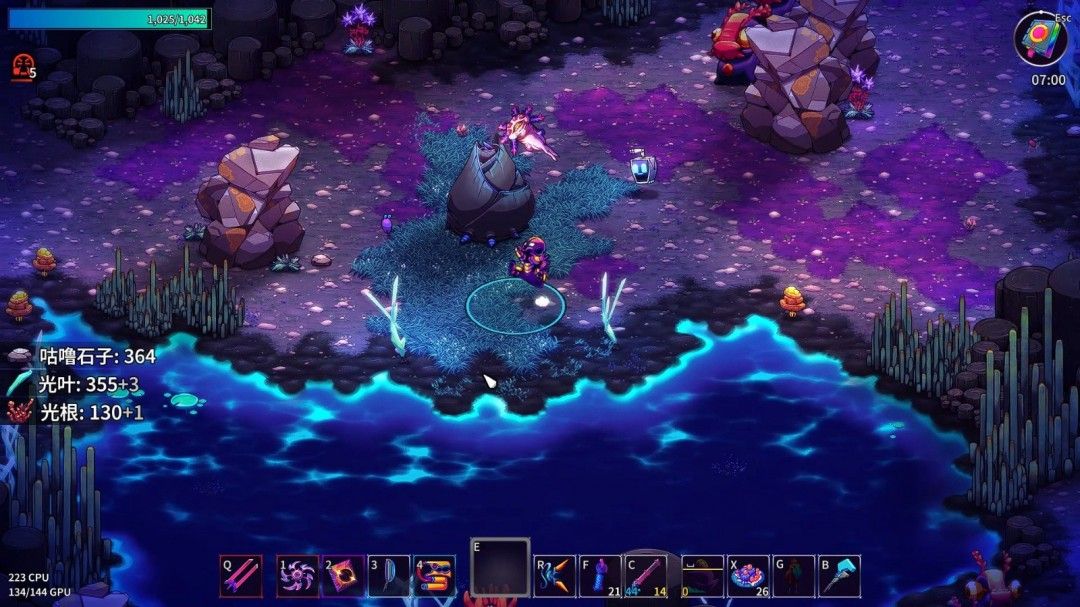Image resolution: width=1080 pixels, height=607 pixels.
Task: Use the blue potion bottle in slot F
Action: point(600,576)
